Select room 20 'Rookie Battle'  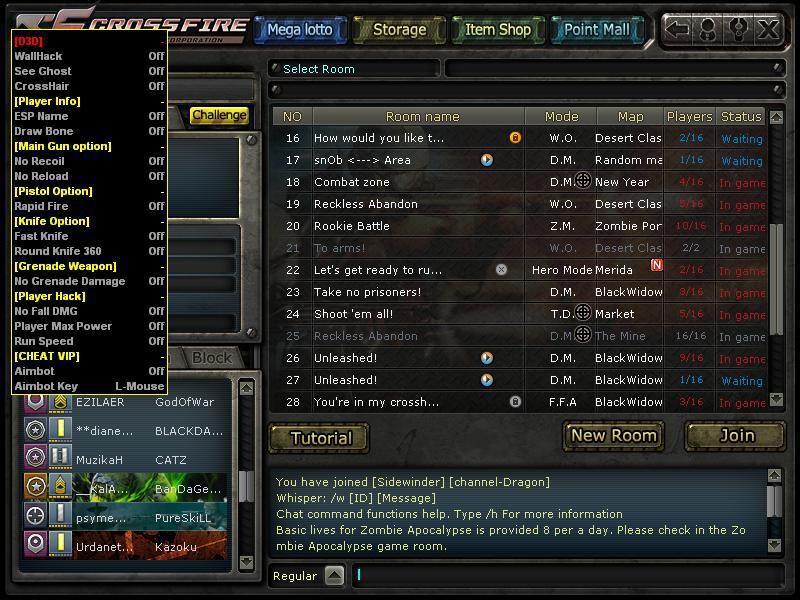(x=400, y=226)
